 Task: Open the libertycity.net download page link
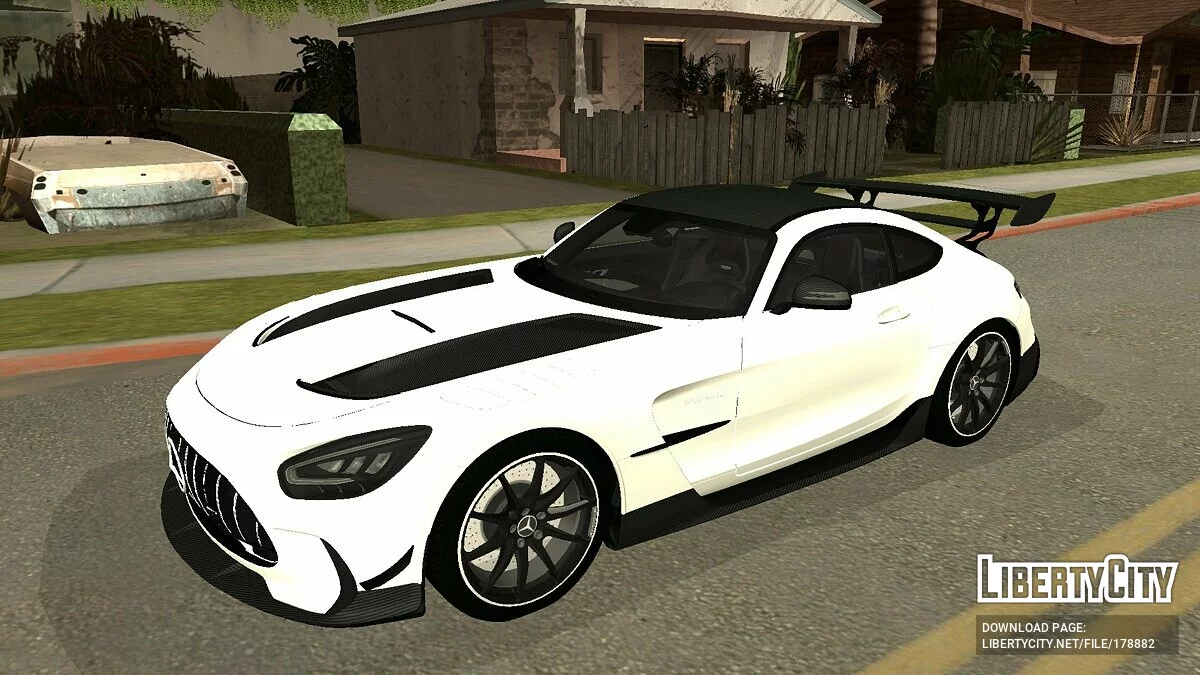[x=1068, y=644]
